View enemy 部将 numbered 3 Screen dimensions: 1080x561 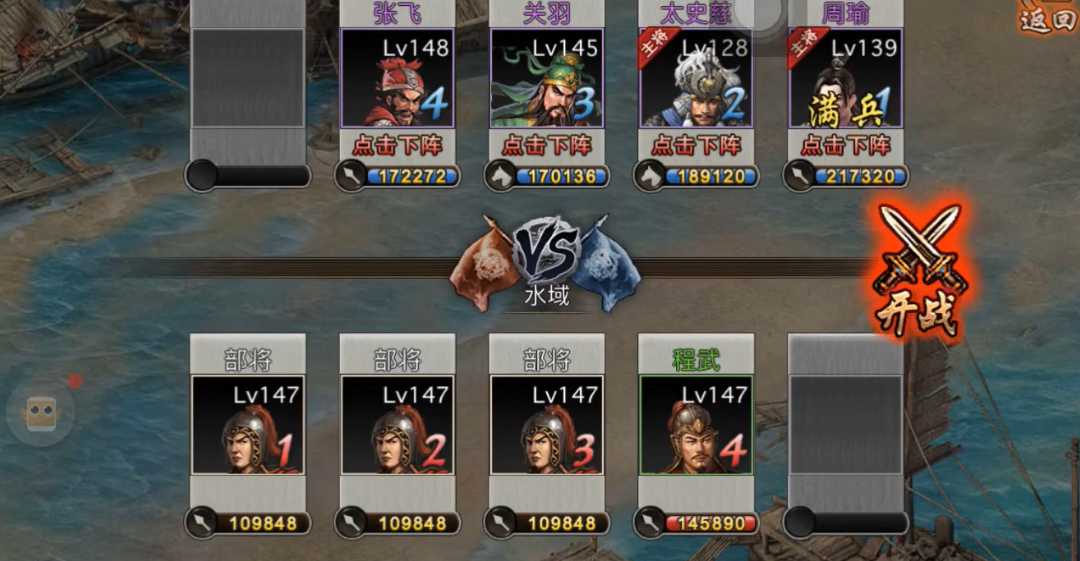tap(546, 424)
